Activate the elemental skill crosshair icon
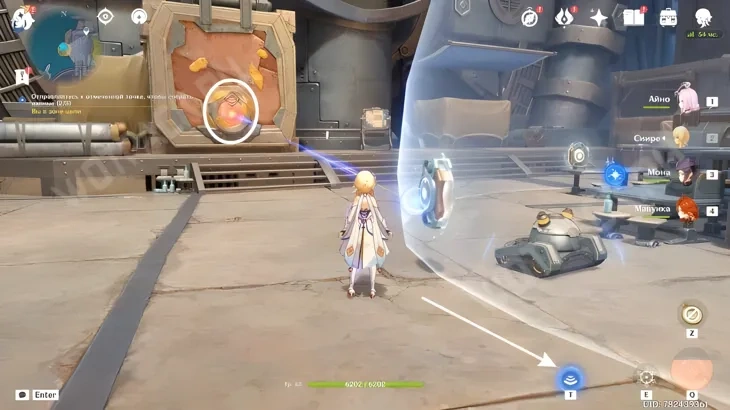Image resolution: width=730 pixels, height=410 pixels. pos(646,377)
